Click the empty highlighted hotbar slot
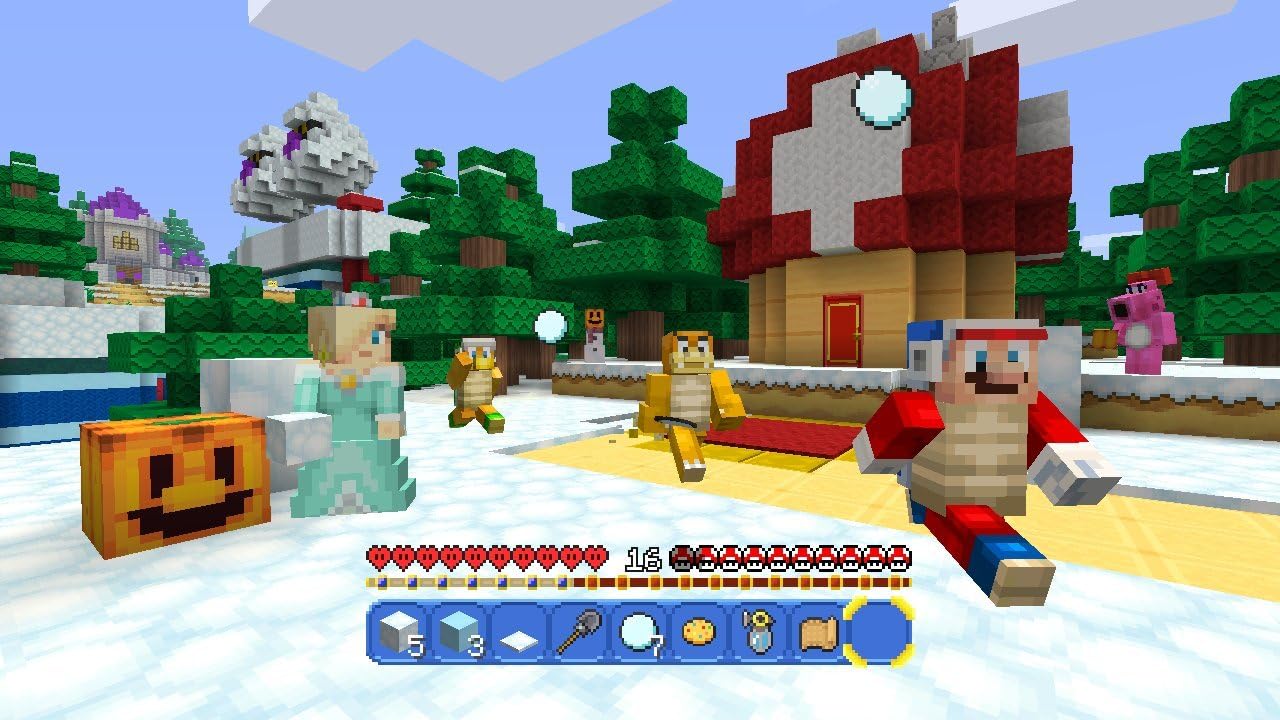The image size is (1280, 720). [x=878, y=633]
